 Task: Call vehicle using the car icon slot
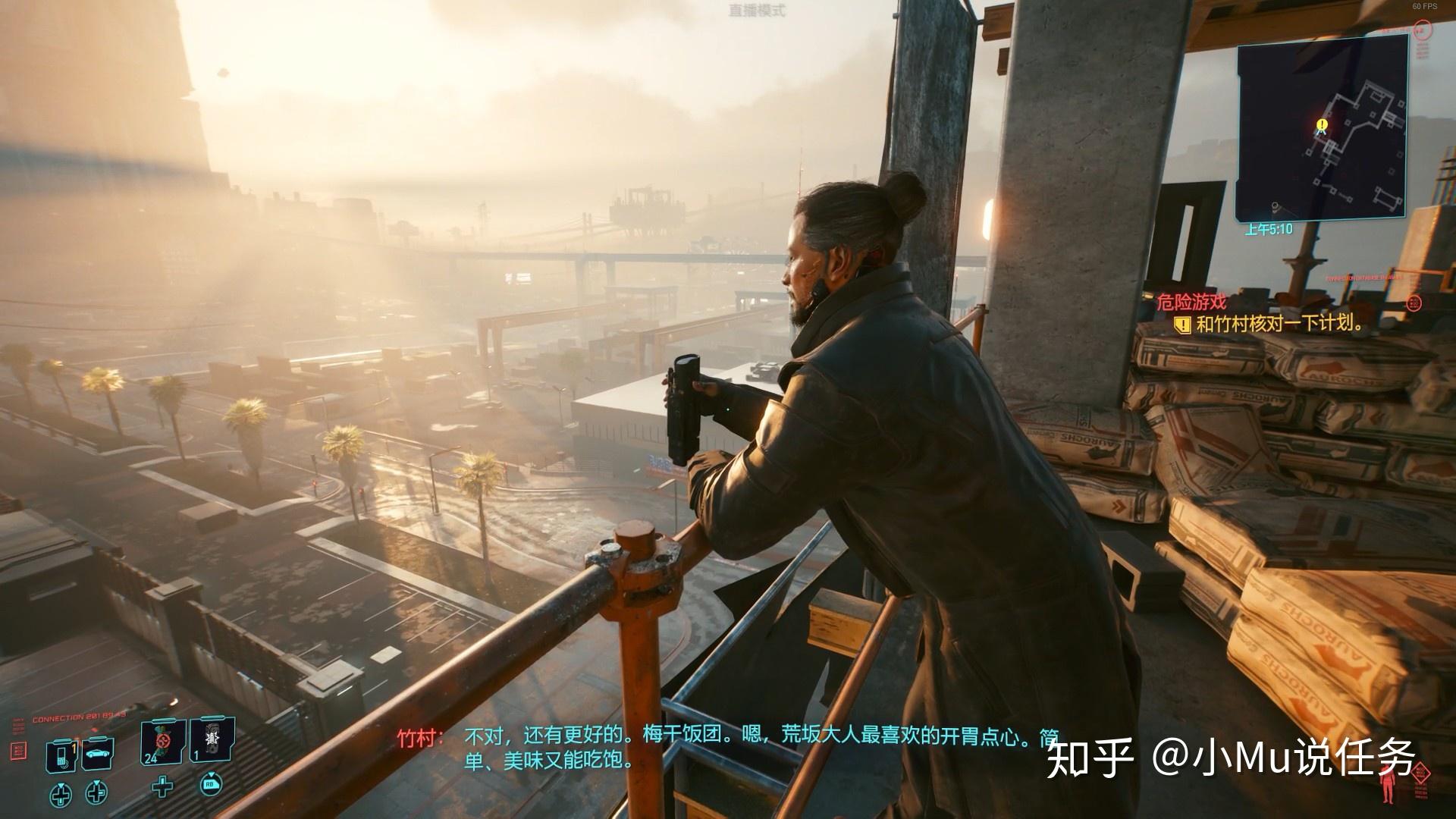[98, 754]
